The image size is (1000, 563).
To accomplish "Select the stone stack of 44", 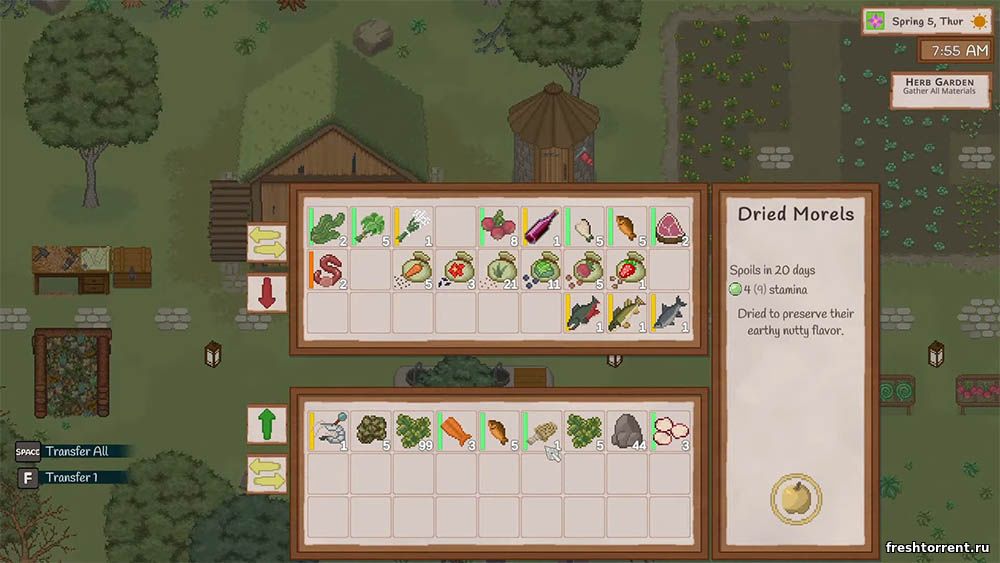I will point(628,431).
